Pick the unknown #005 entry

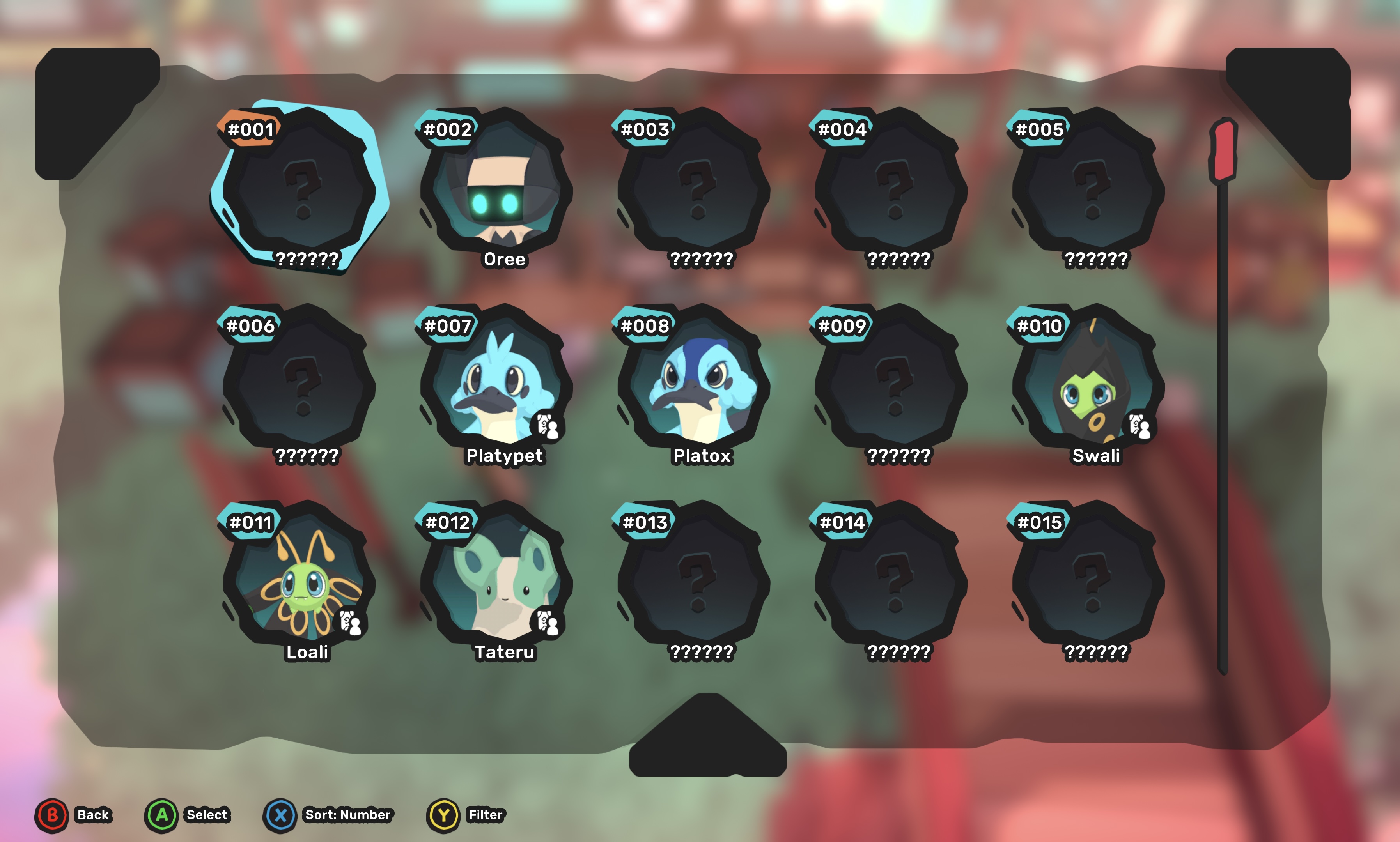click(1090, 187)
